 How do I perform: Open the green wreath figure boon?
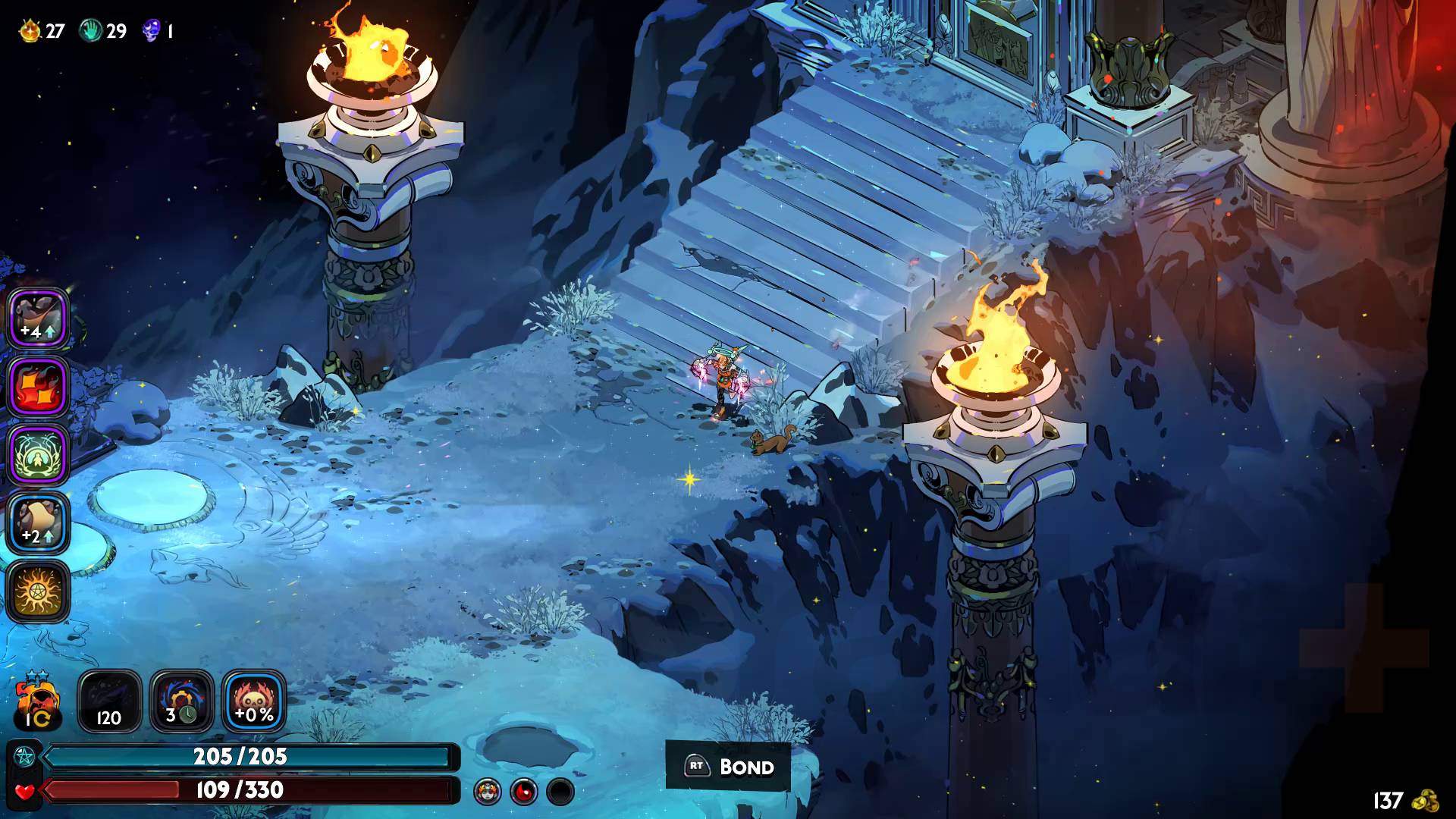(x=38, y=455)
